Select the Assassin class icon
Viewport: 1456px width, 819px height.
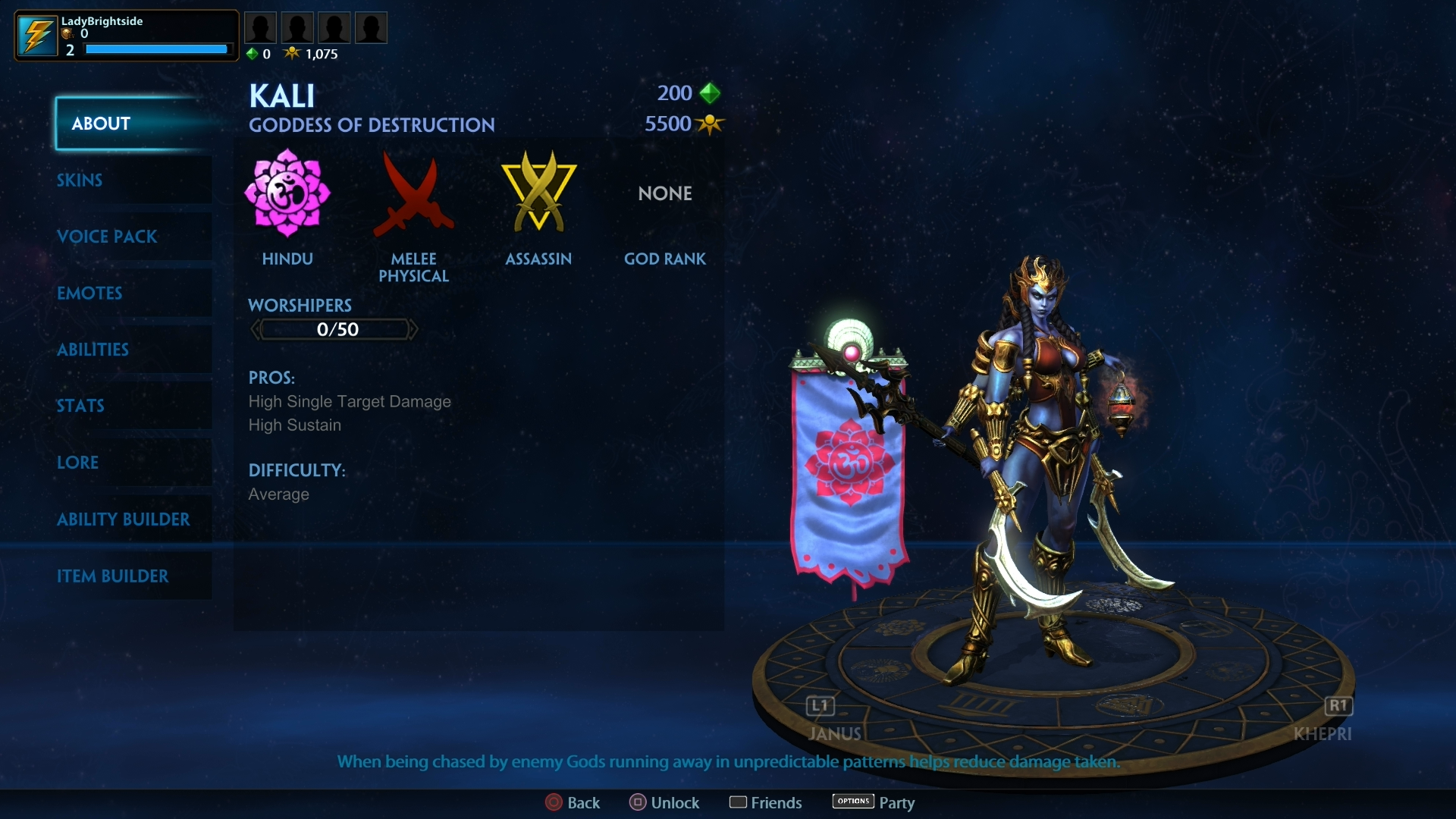(x=538, y=191)
